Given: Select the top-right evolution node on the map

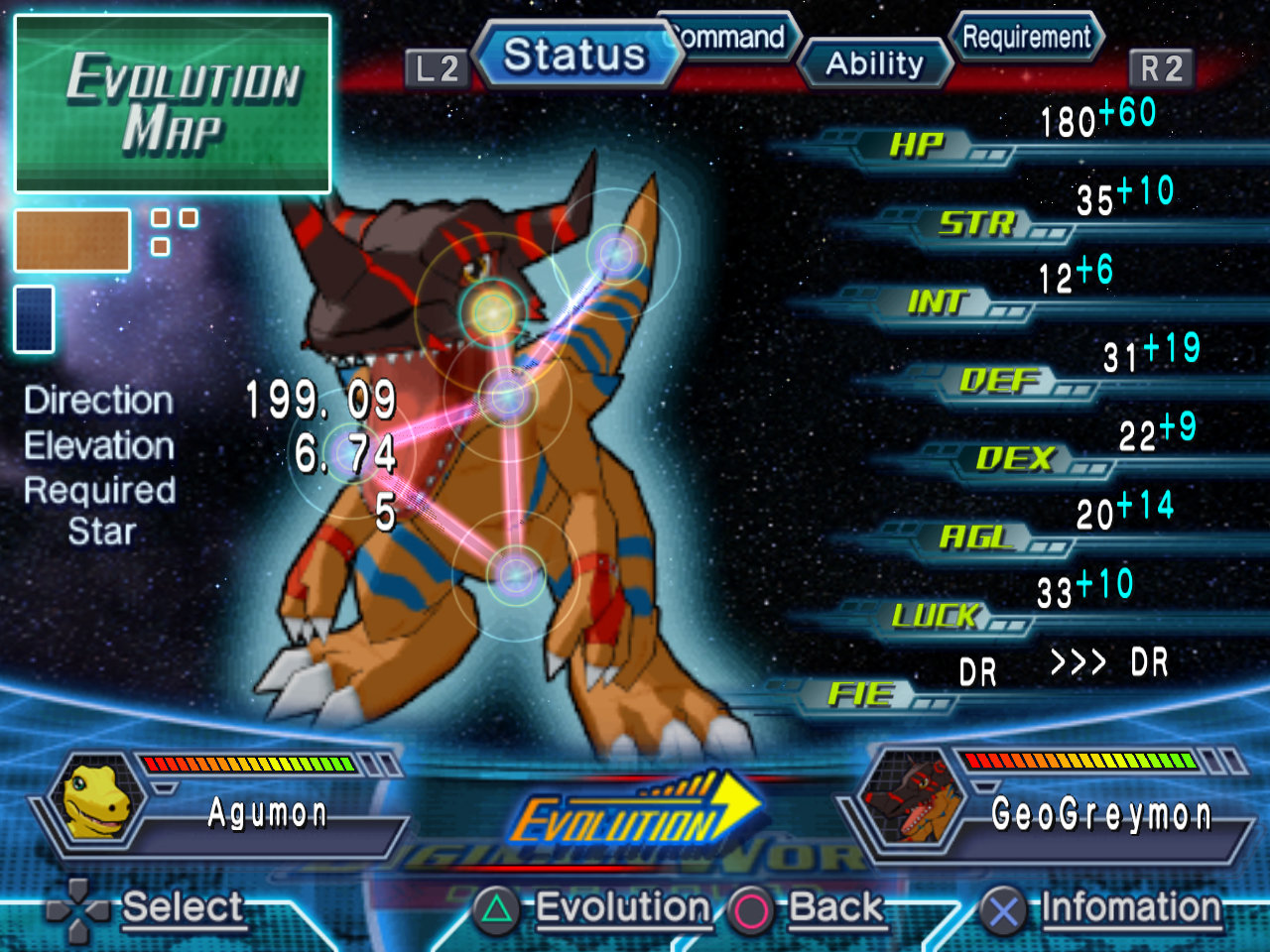Looking at the screenshot, I should (616, 255).
